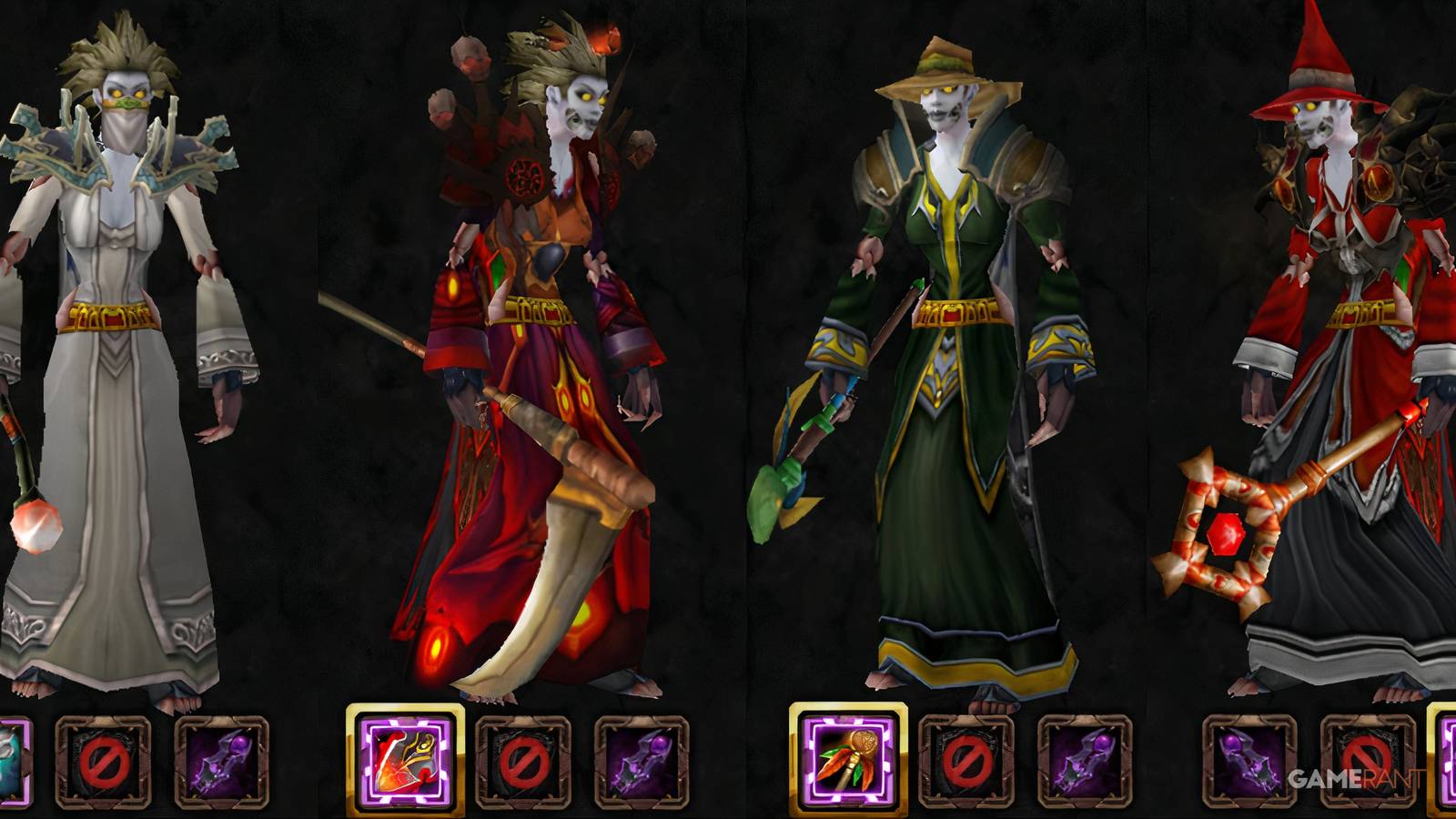Image resolution: width=1456 pixels, height=819 pixels.
Task: Select the green-robed character wearing the straw hat
Action: click(x=946, y=364)
